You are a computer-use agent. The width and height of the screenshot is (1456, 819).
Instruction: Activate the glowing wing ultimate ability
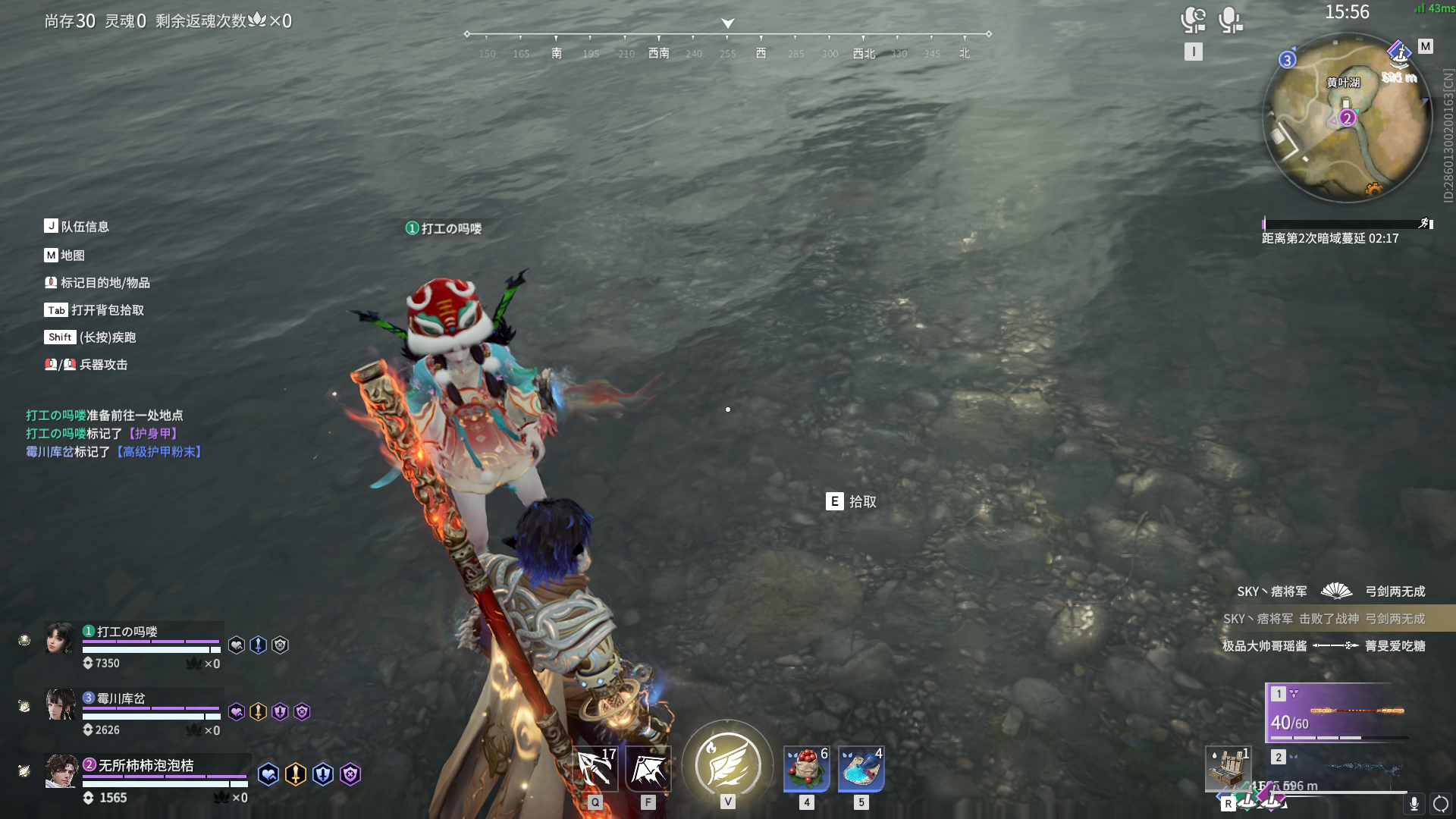(x=727, y=764)
